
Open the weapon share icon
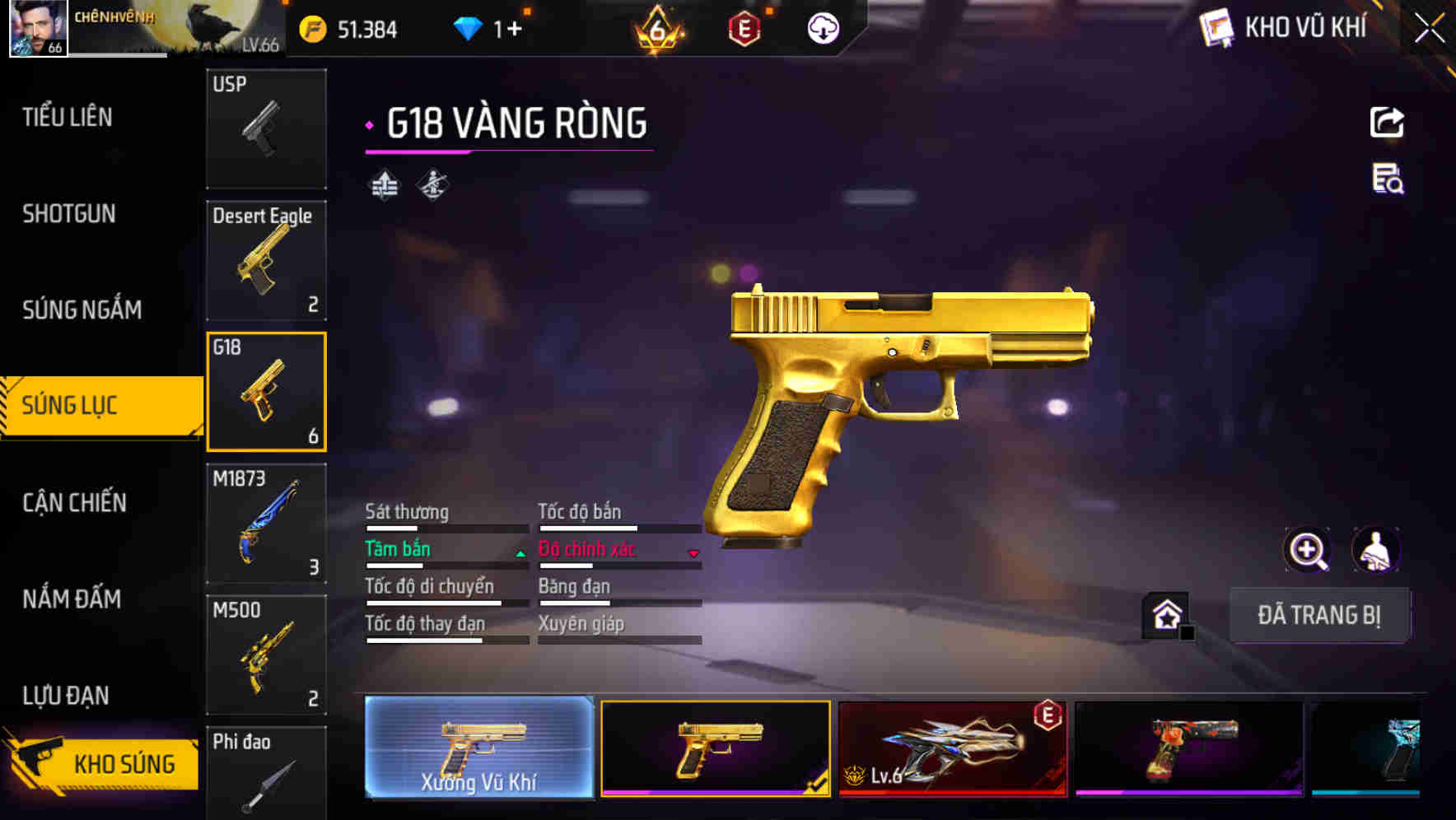click(x=1387, y=122)
